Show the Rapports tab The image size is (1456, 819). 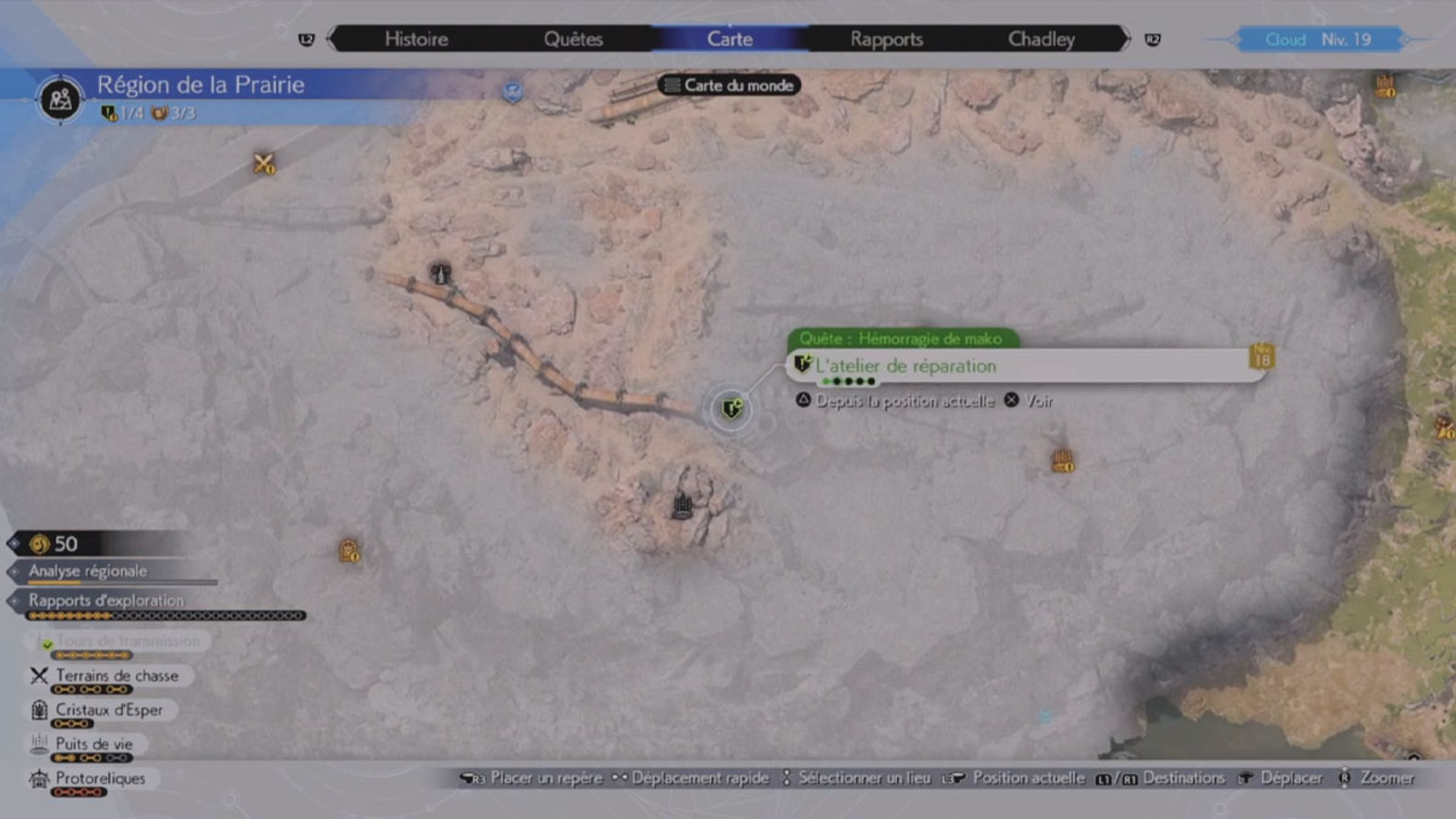click(886, 39)
